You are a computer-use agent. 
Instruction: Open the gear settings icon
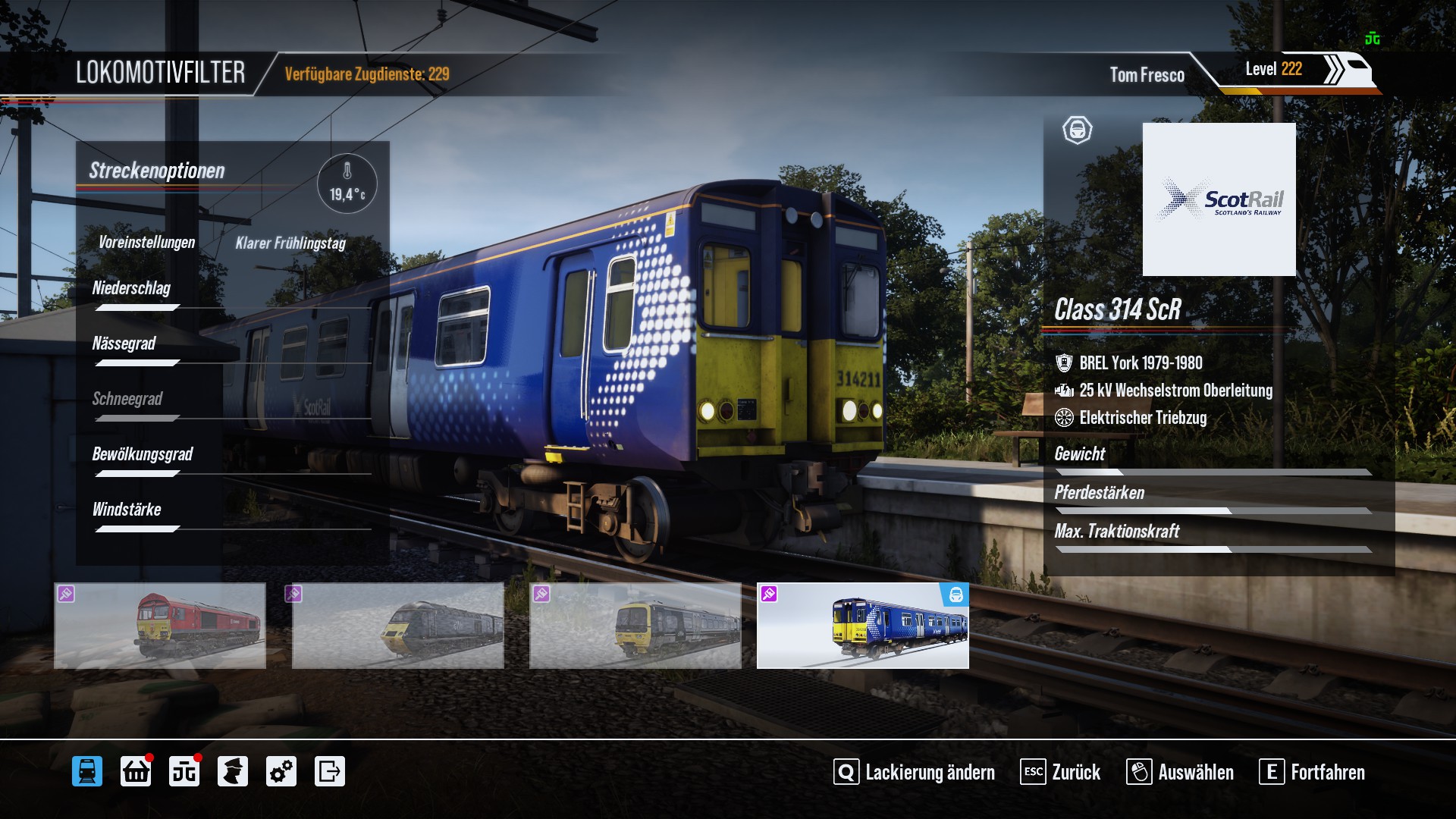pyautogui.click(x=281, y=772)
